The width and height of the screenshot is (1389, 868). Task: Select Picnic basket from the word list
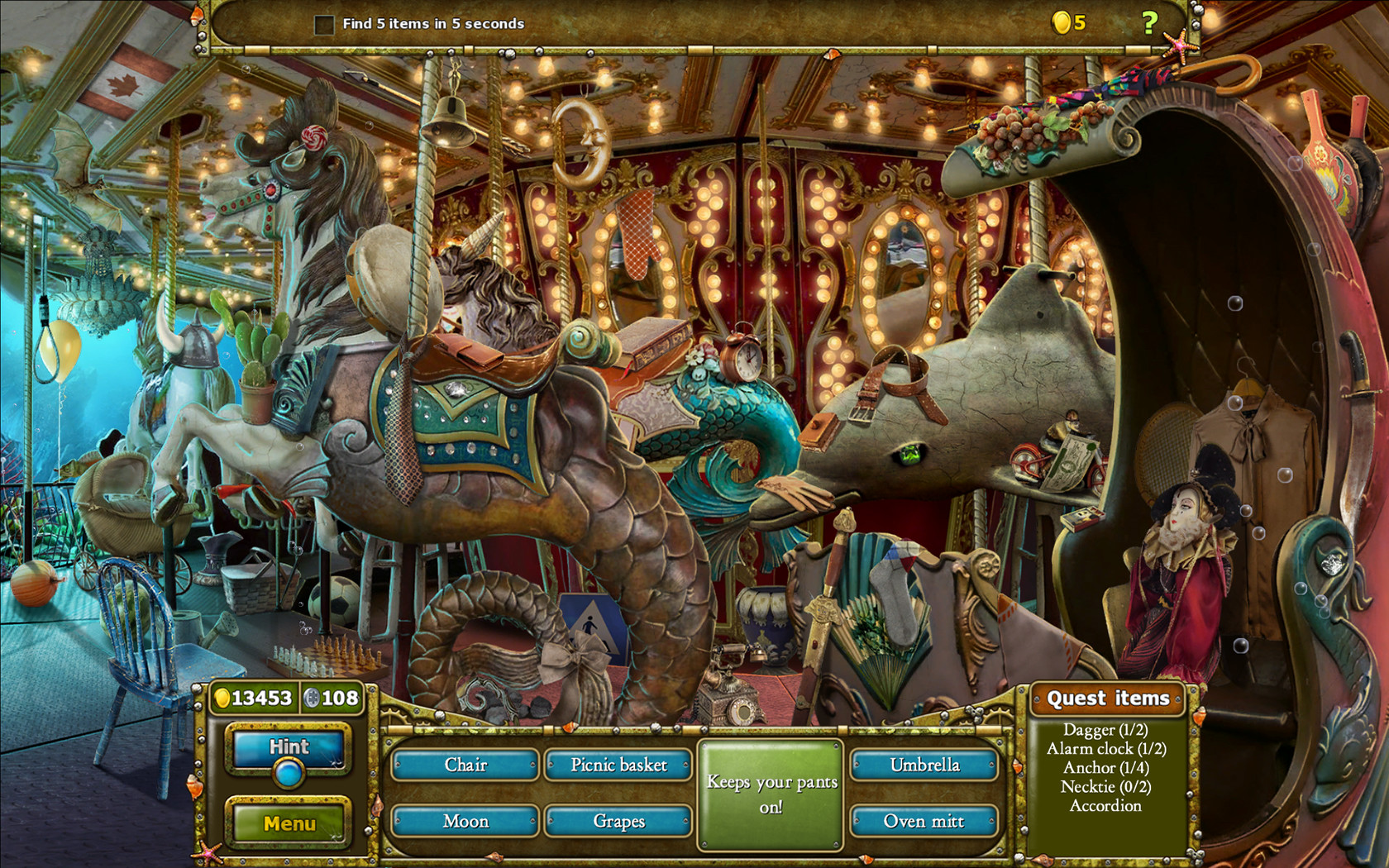tap(618, 765)
